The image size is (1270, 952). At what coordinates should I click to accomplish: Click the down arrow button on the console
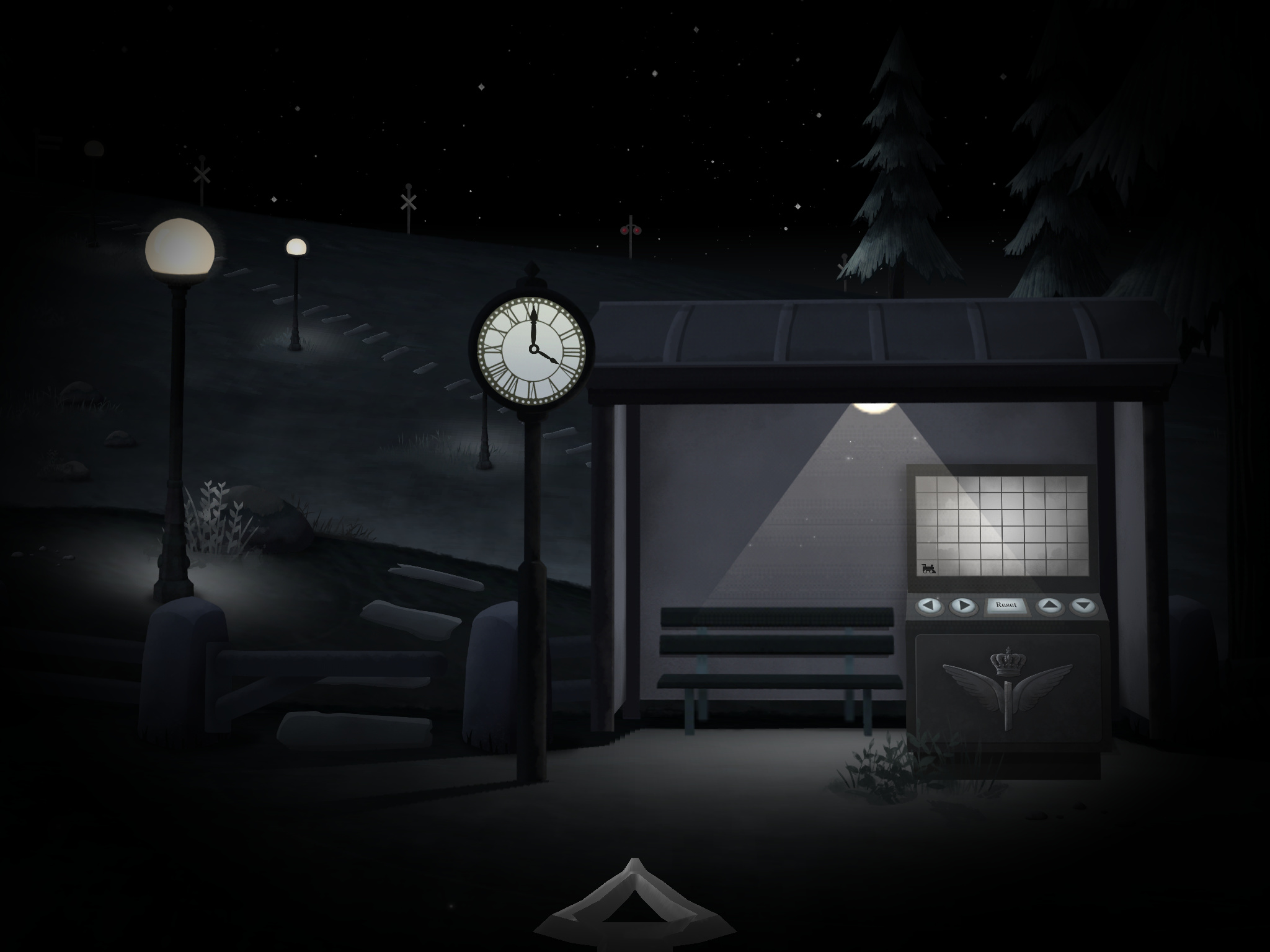click(1083, 605)
